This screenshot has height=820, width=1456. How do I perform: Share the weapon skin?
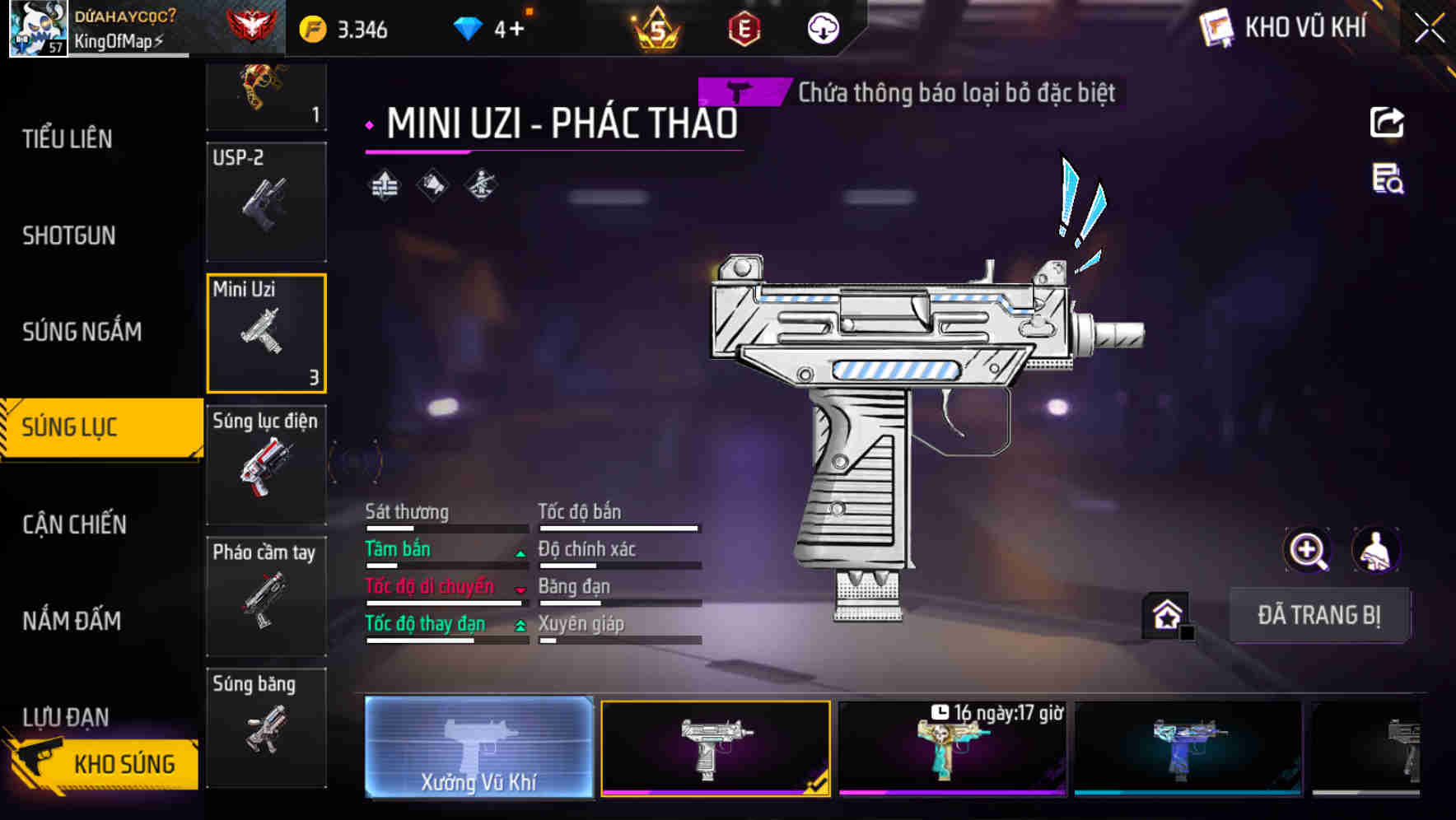click(x=1387, y=123)
